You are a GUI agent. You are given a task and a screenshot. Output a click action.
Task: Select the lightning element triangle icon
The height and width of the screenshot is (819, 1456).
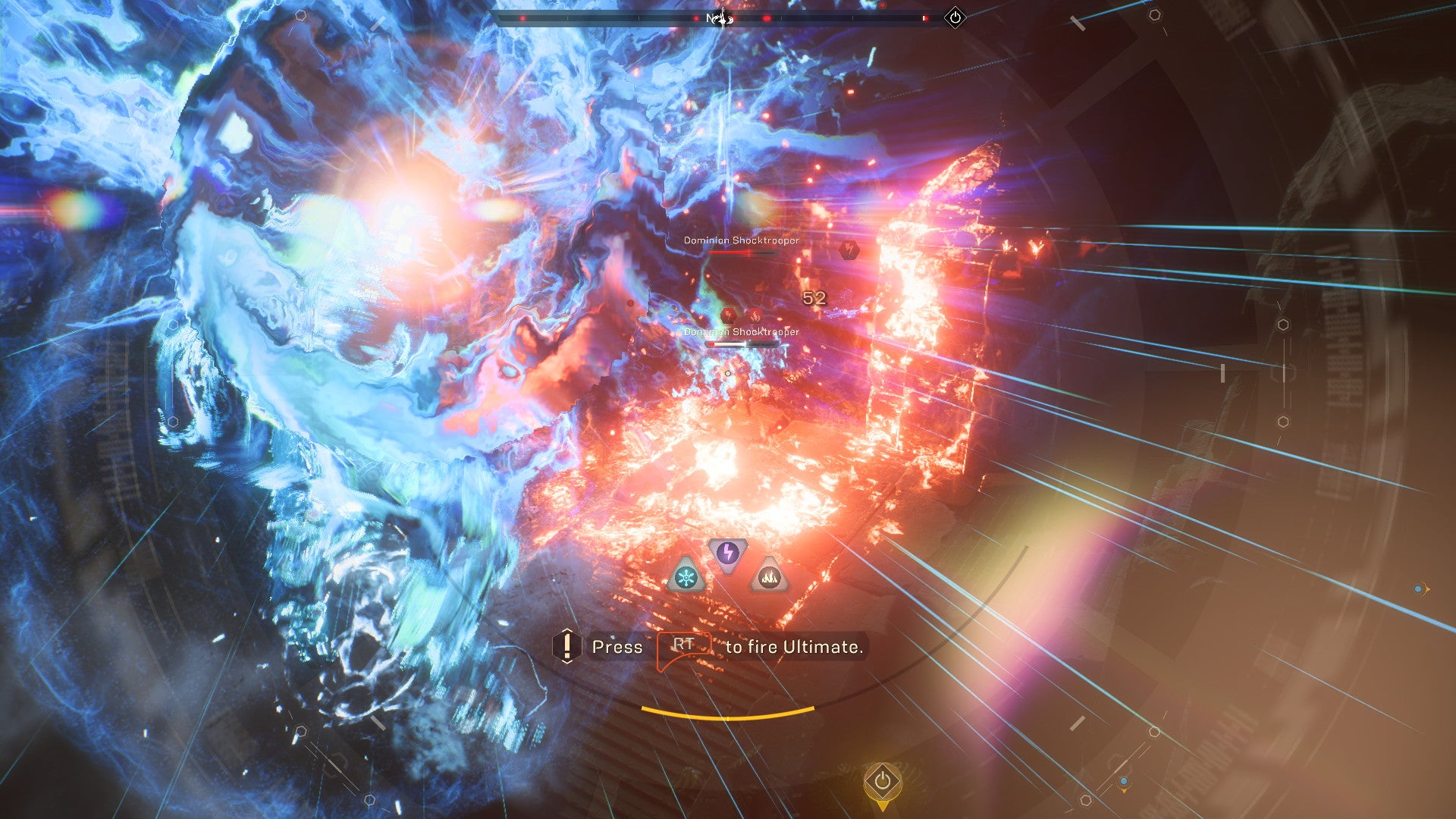click(x=727, y=552)
